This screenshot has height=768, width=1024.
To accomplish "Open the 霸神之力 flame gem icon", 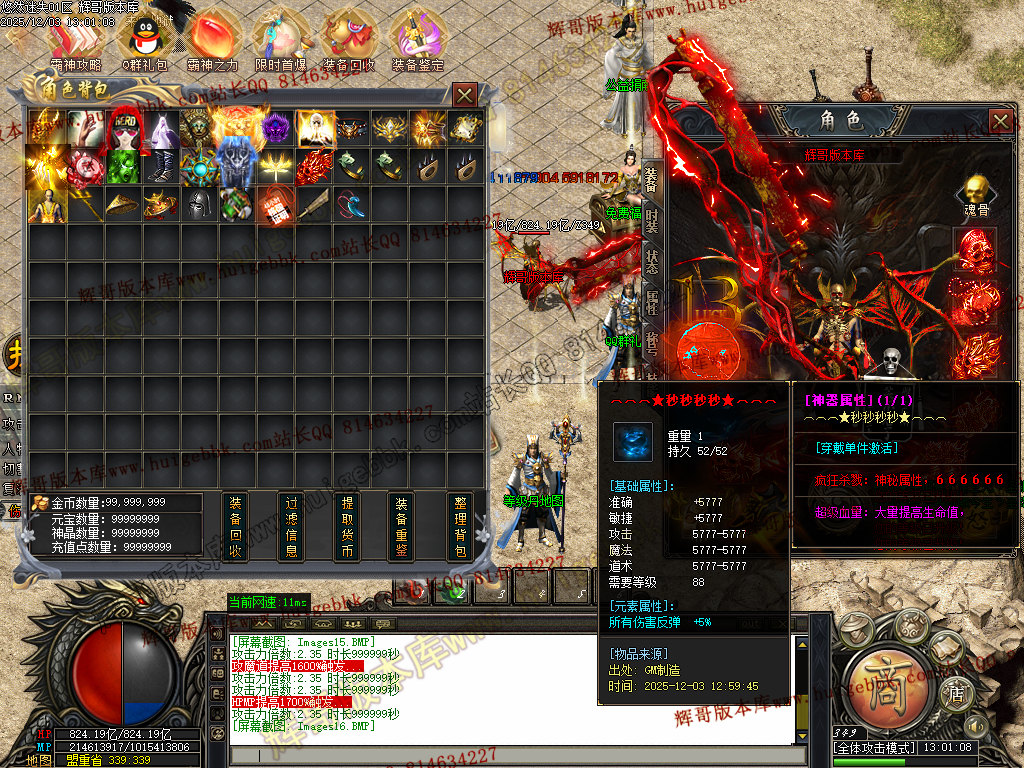I will pyautogui.click(x=212, y=38).
